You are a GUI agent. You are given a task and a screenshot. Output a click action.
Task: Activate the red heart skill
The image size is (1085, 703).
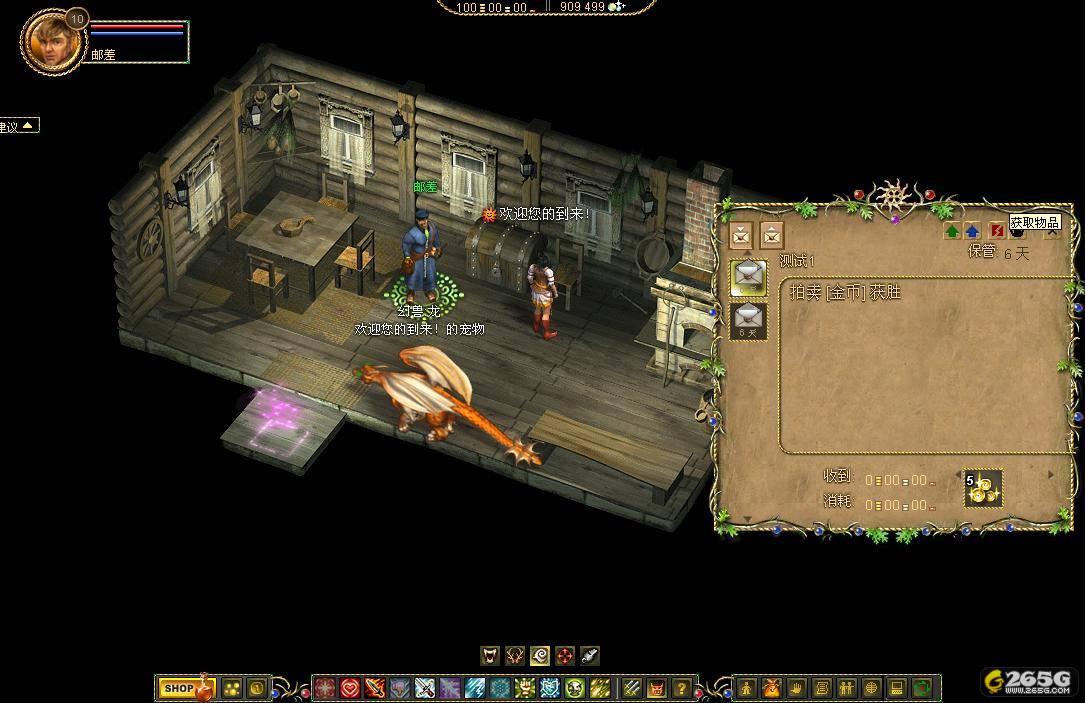(x=350, y=688)
